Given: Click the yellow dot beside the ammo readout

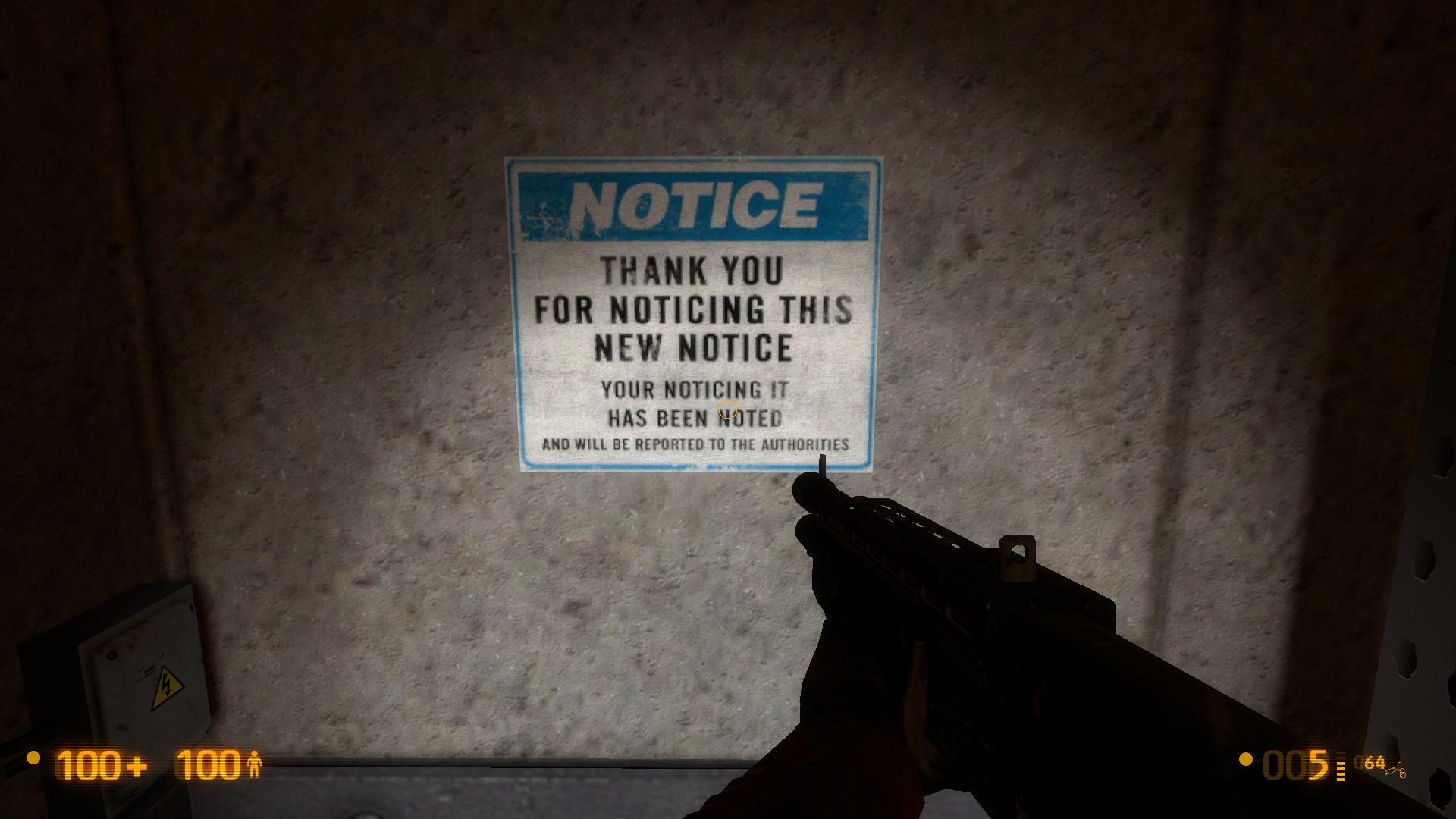Looking at the screenshot, I should 1245,758.
